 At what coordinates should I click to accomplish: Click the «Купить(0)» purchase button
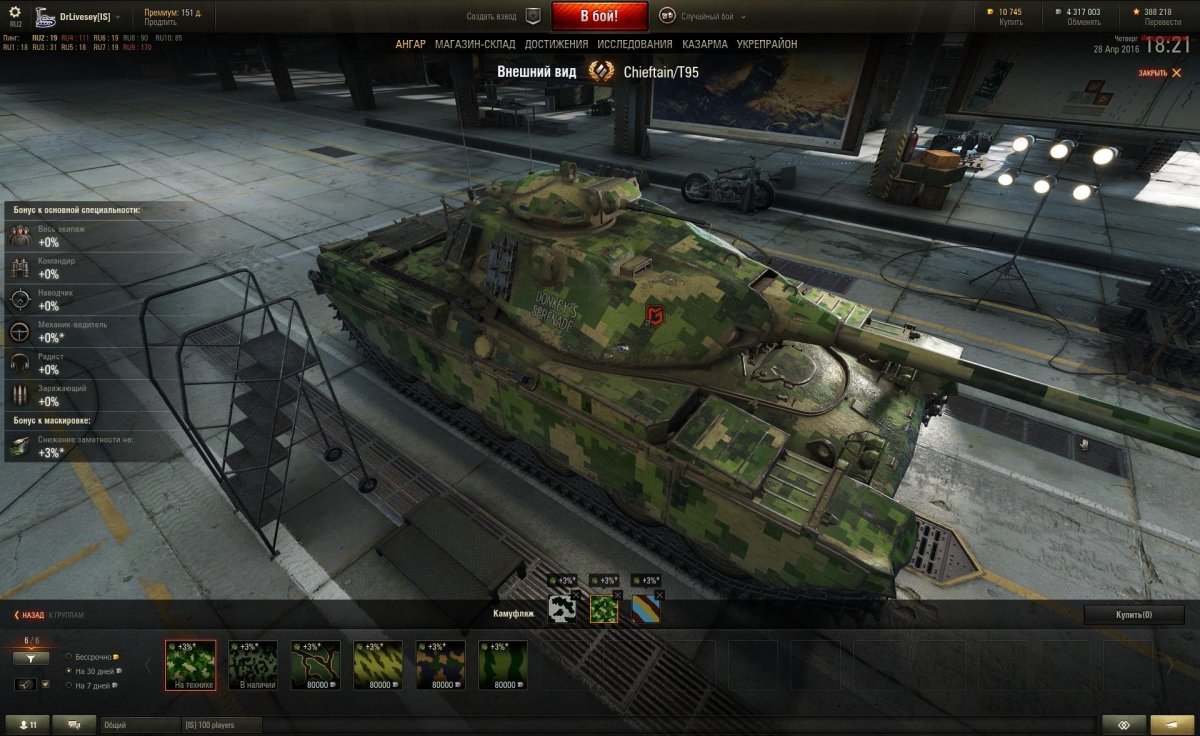coord(1133,614)
